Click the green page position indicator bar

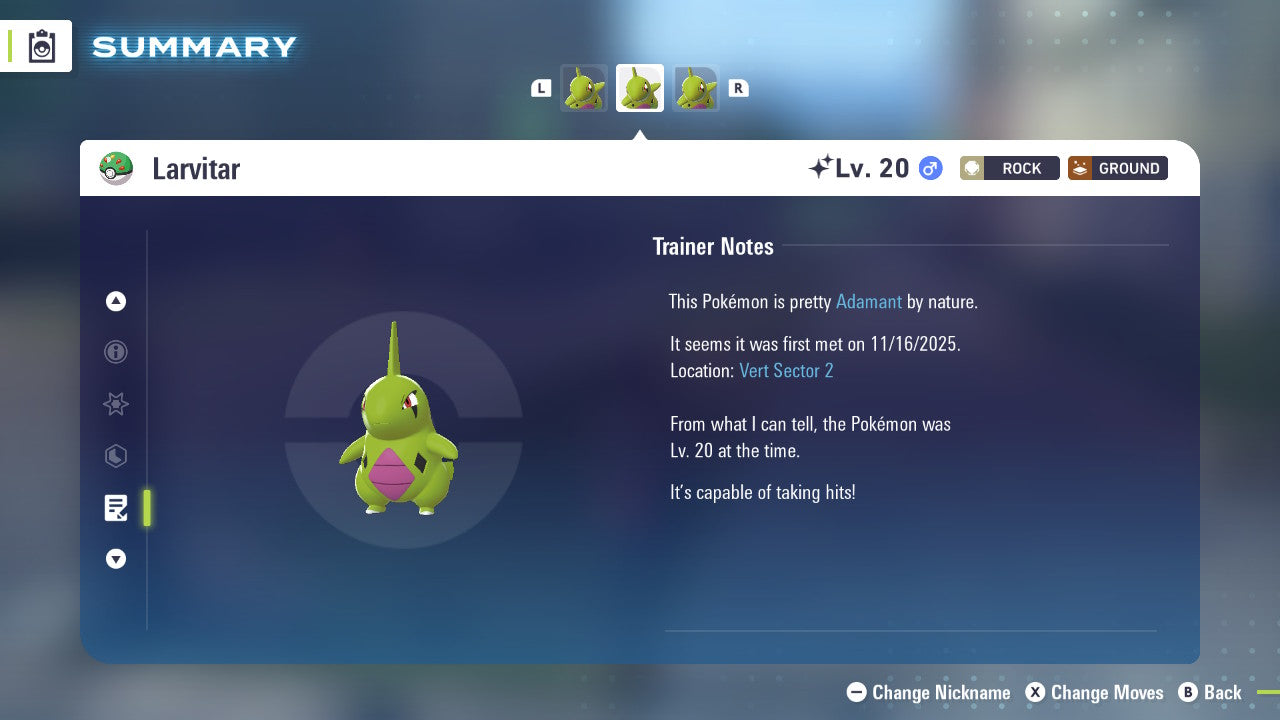(x=146, y=508)
